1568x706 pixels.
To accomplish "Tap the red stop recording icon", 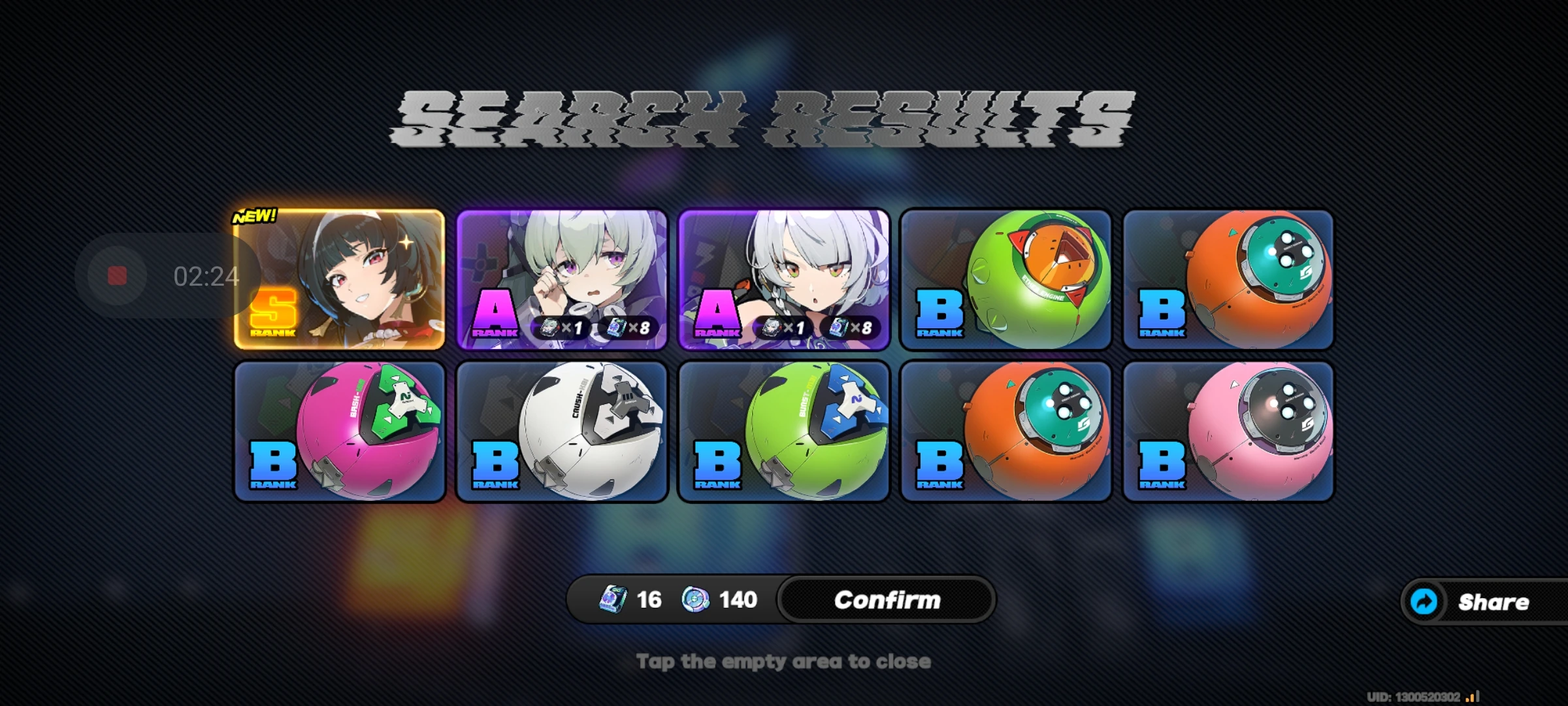I will (x=118, y=275).
